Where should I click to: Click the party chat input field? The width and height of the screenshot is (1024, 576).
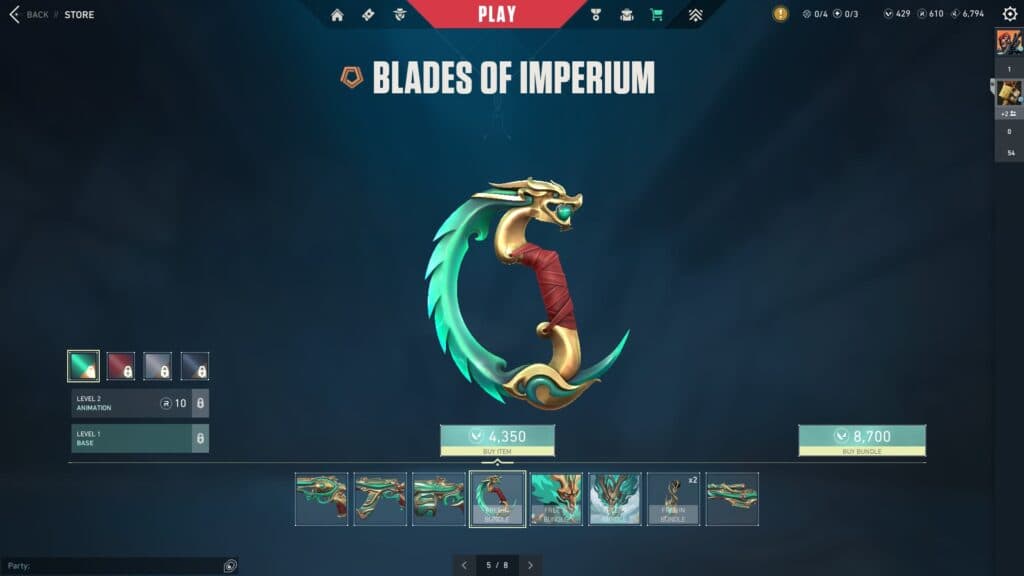(115, 566)
